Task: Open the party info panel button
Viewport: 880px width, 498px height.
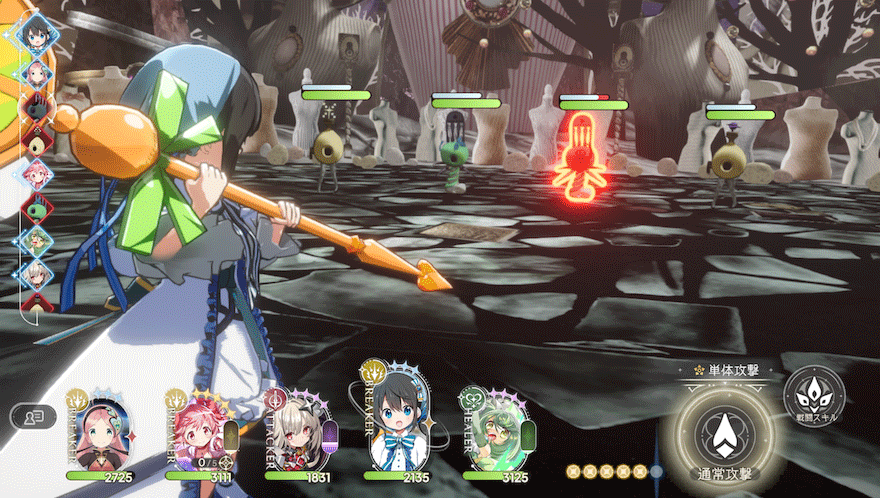Action: click(33, 416)
